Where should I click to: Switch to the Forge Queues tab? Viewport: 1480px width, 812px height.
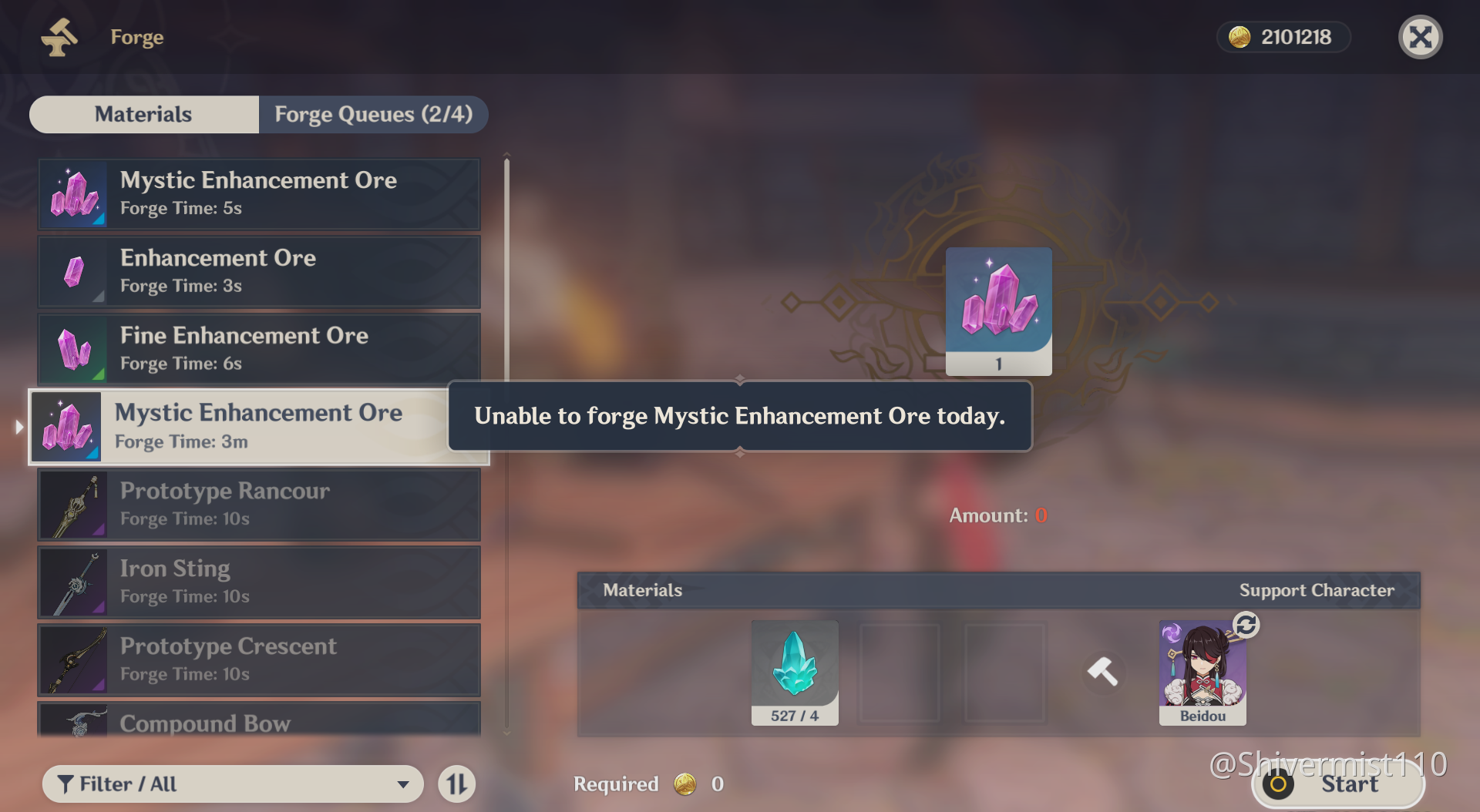pos(373,114)
